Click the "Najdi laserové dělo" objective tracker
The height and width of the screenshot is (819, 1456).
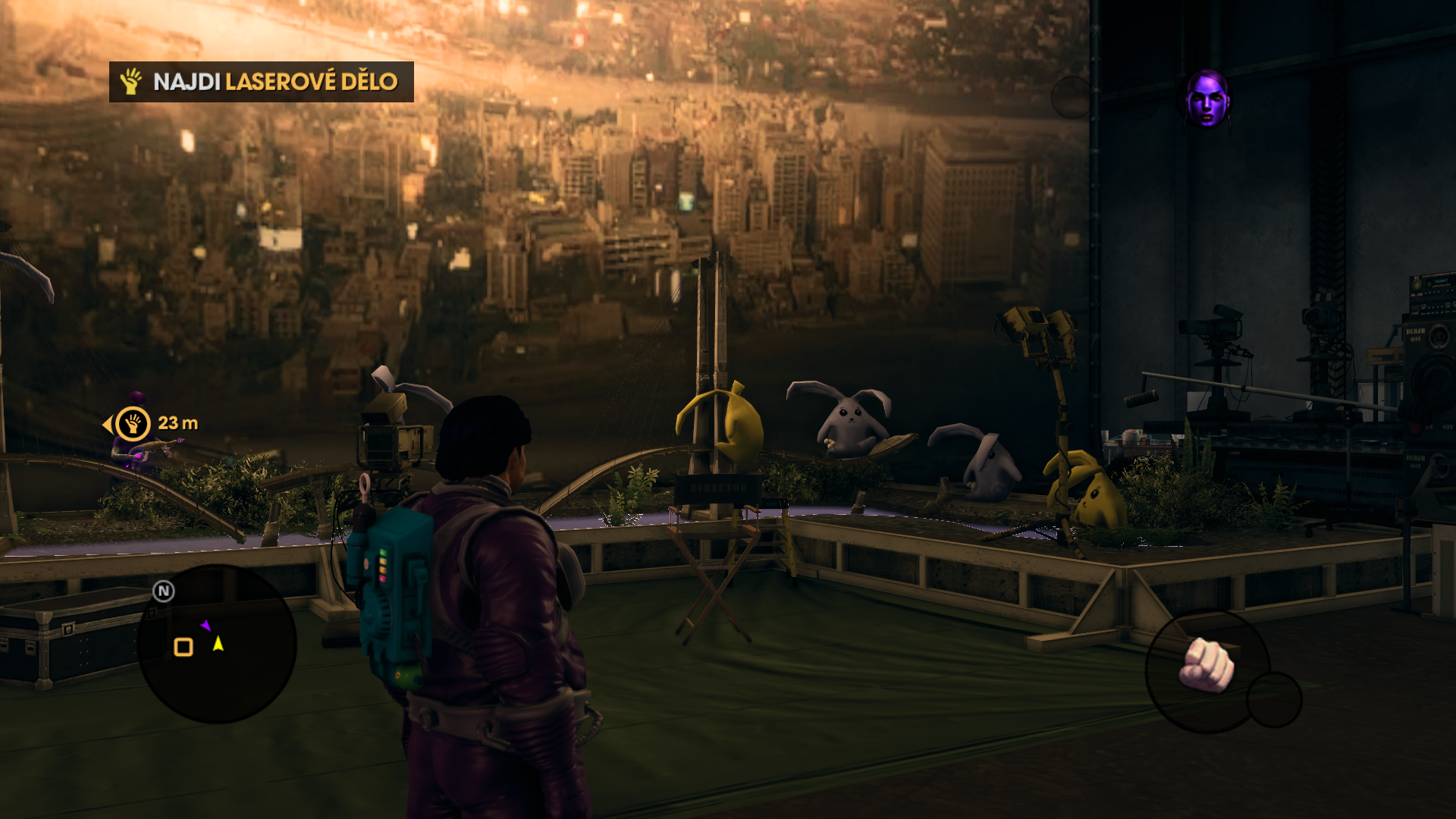tap(262, 82)
